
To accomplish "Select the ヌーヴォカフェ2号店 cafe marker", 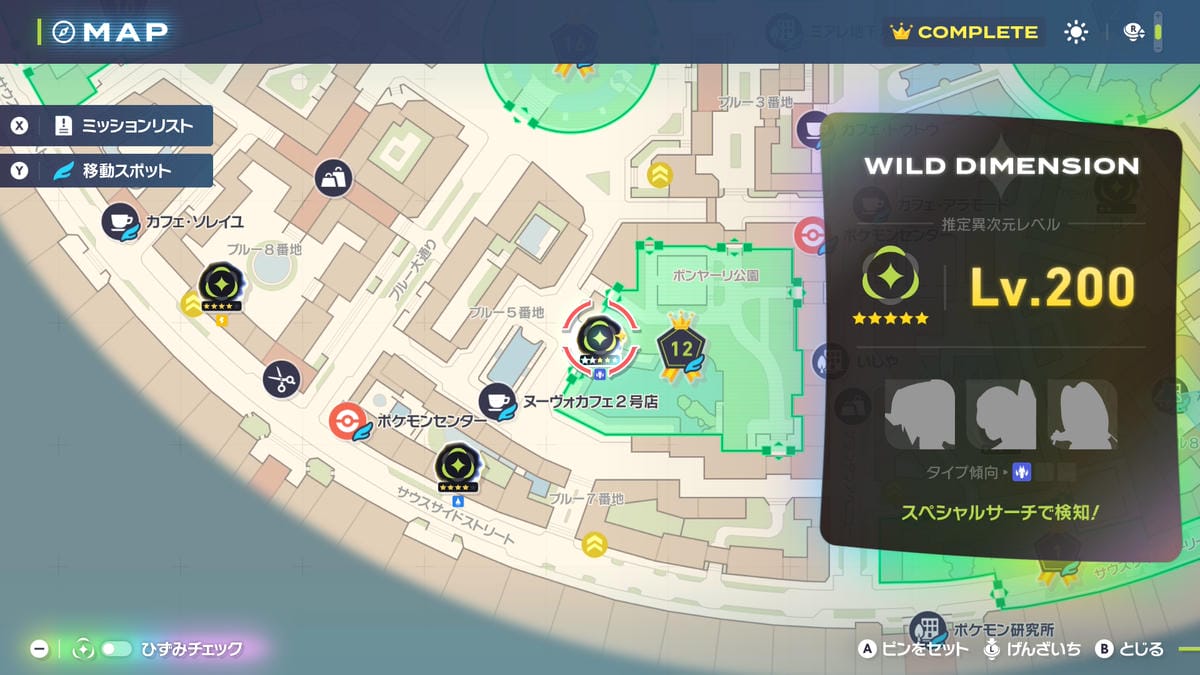I will 496,401.
